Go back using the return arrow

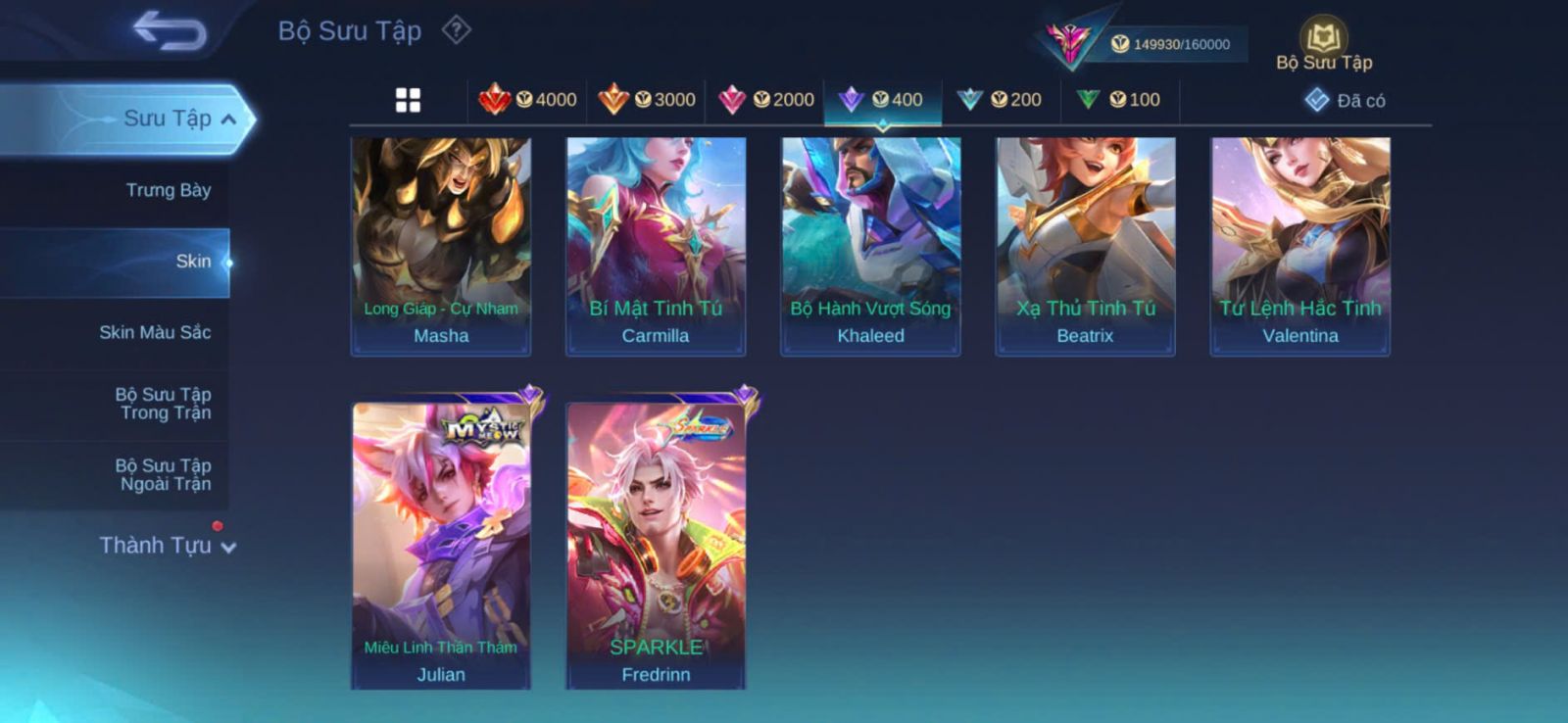pyautogui.click(x=170, y=30)
